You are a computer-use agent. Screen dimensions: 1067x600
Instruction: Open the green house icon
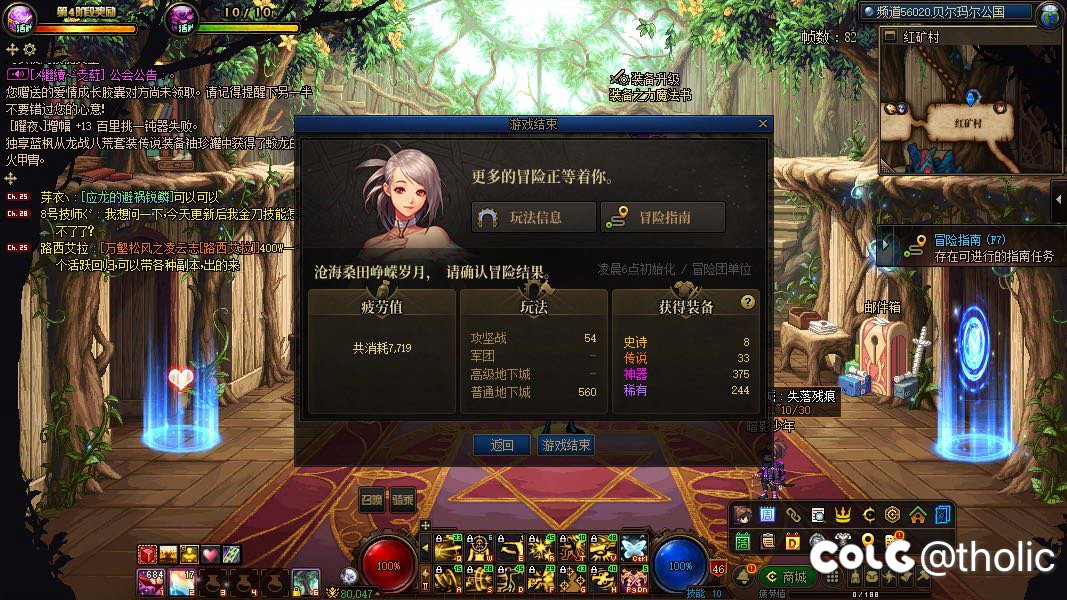917,515
